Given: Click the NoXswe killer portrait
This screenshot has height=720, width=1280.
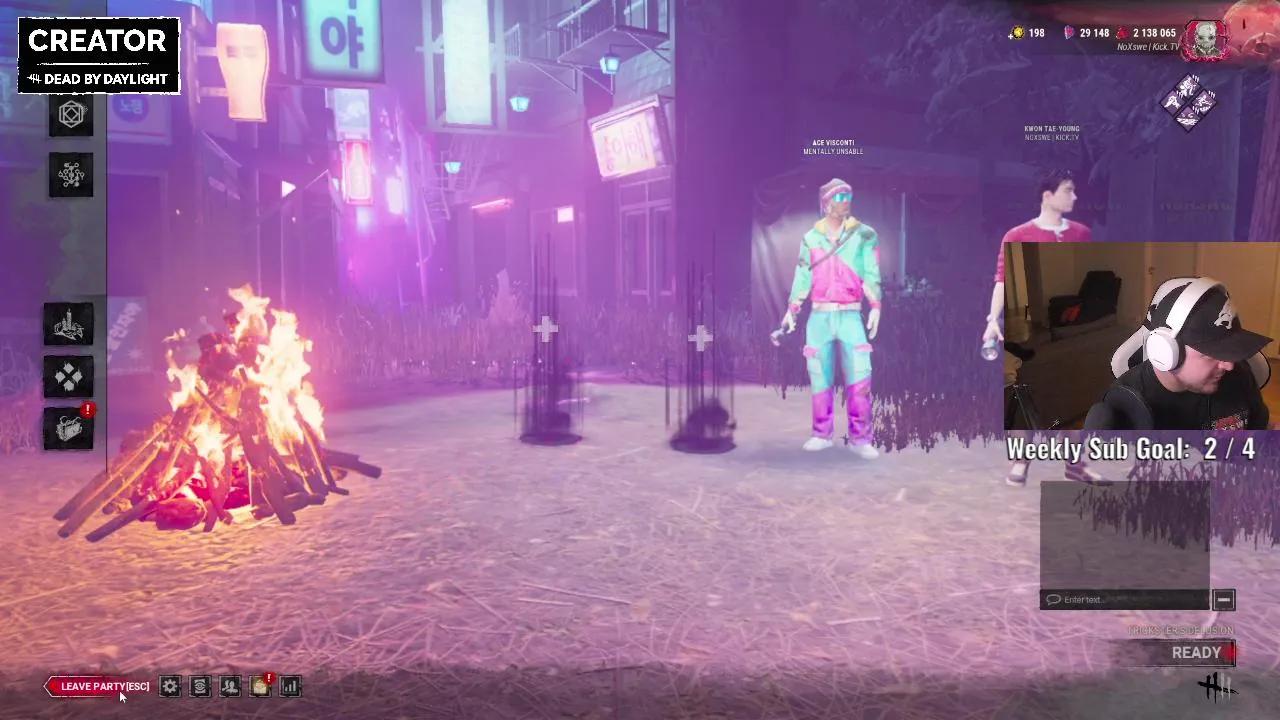Looking at the screenshot, I should click(x=1207, y=40).
